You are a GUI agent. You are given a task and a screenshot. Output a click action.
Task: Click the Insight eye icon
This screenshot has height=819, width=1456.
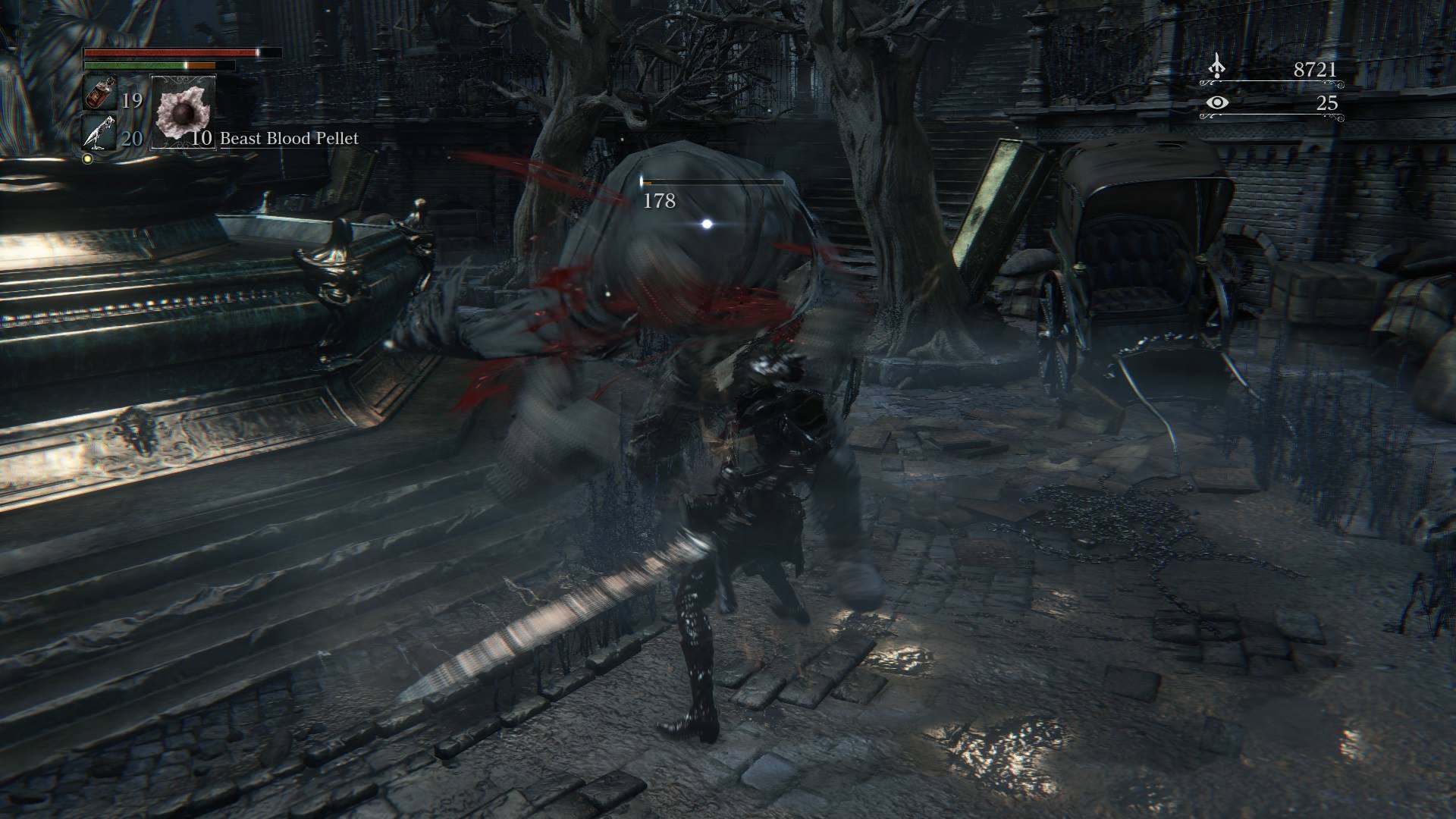click(x=1216, y=102)
